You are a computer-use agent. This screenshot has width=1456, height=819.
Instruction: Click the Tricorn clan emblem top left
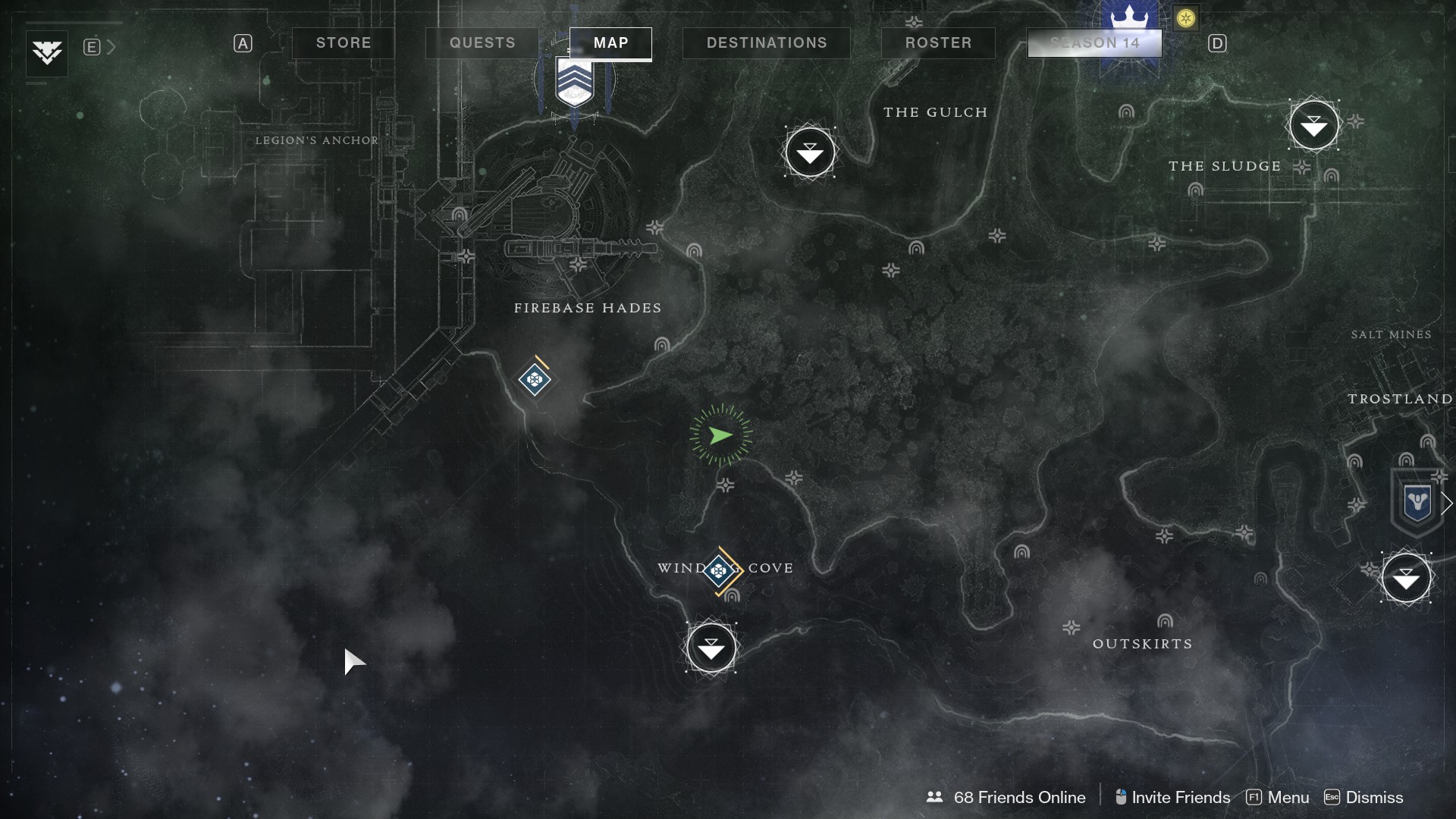click(45, 53)
